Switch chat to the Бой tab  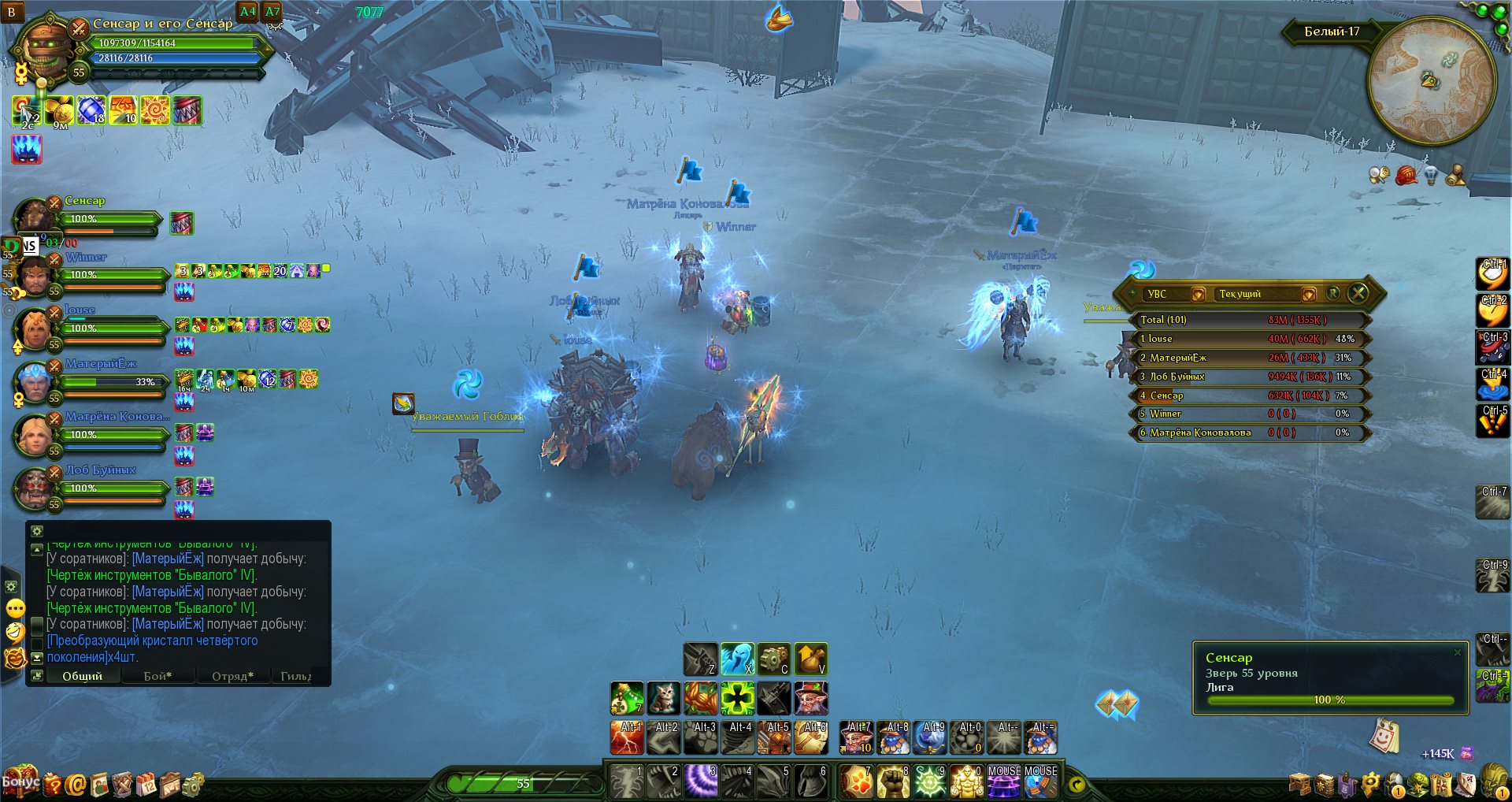(157, 676)
